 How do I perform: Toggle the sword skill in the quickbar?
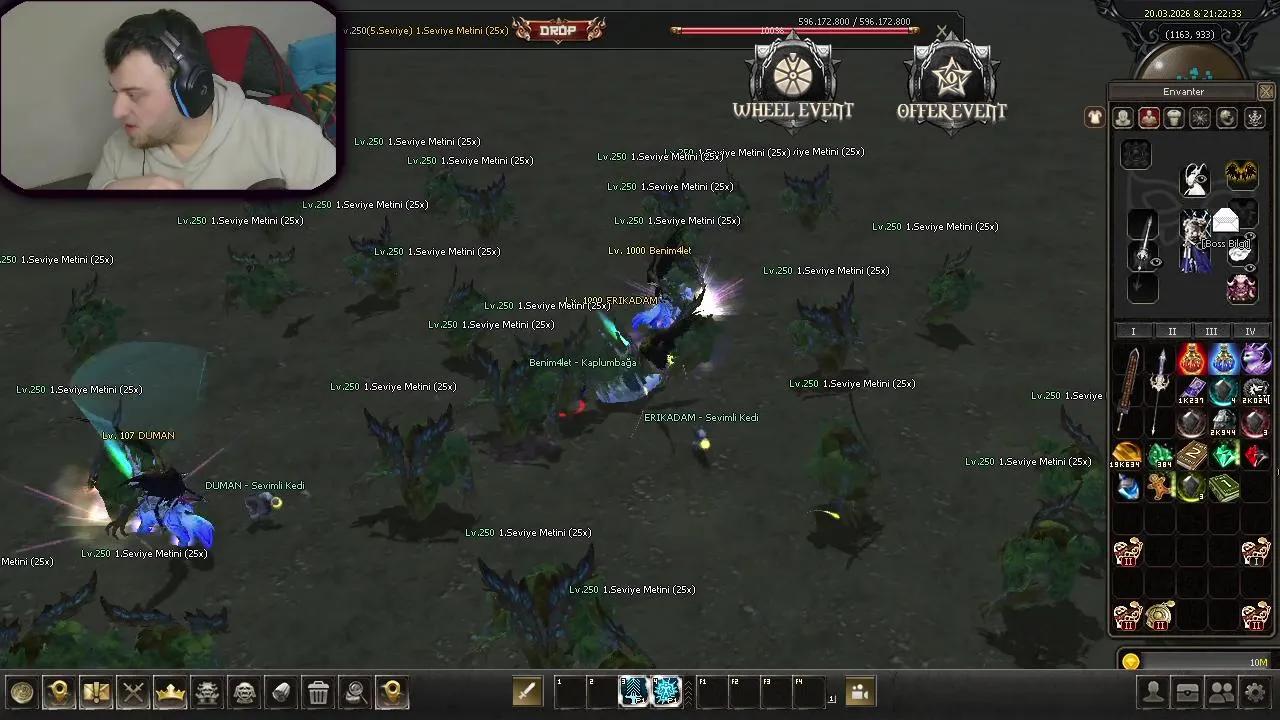527,691
